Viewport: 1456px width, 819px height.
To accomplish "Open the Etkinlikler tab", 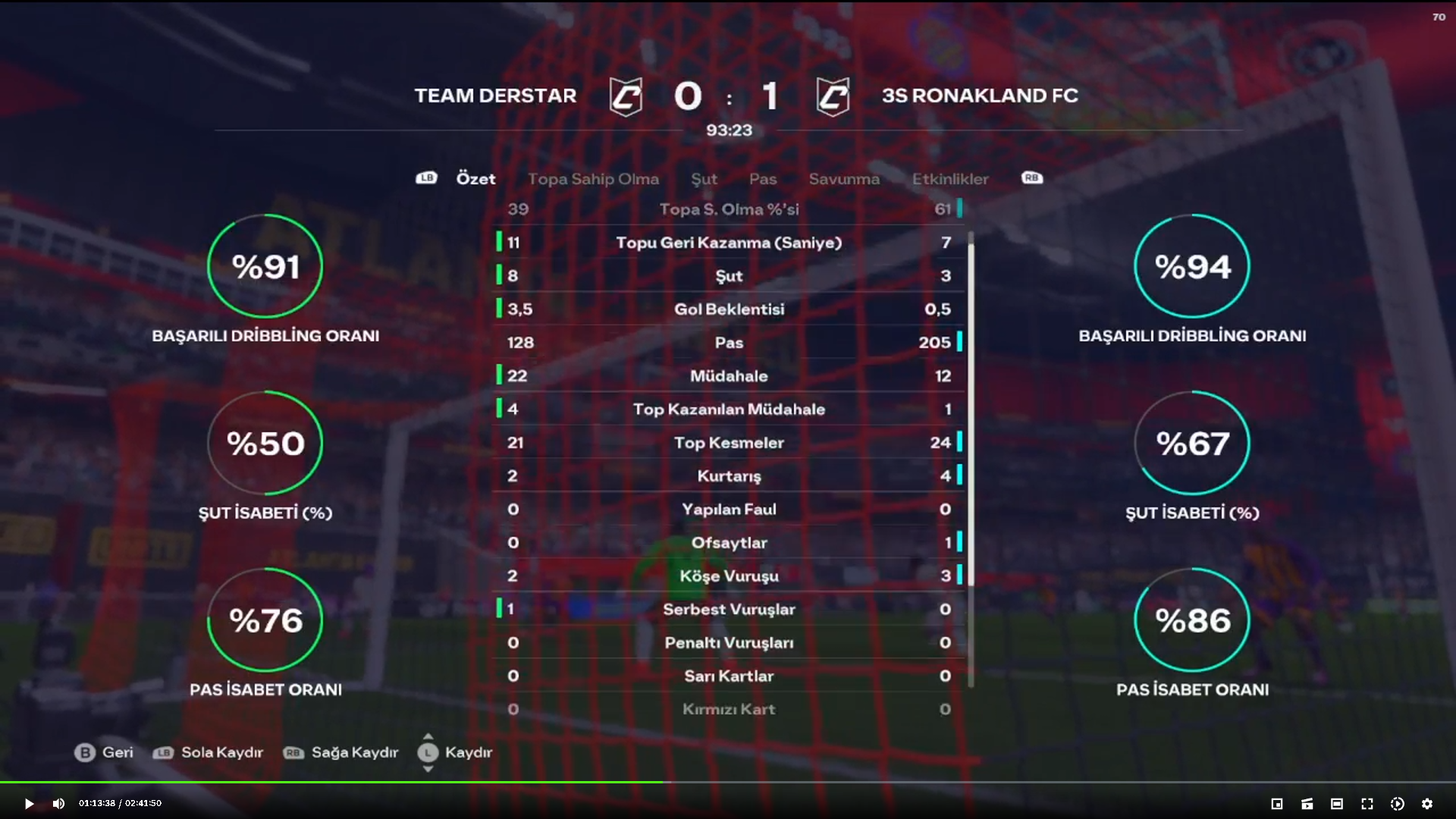I will pyautogui.click(x=950, y=179).
